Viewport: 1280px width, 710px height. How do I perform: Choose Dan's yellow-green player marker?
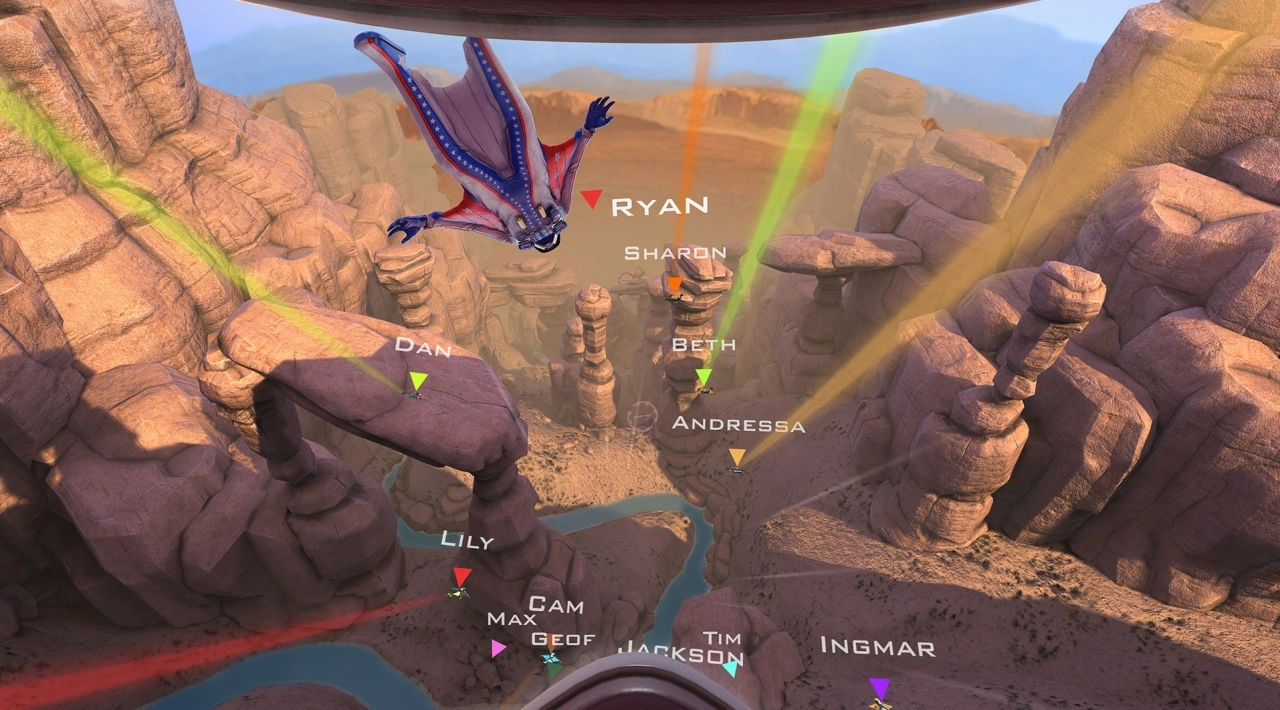click(417, 381)
